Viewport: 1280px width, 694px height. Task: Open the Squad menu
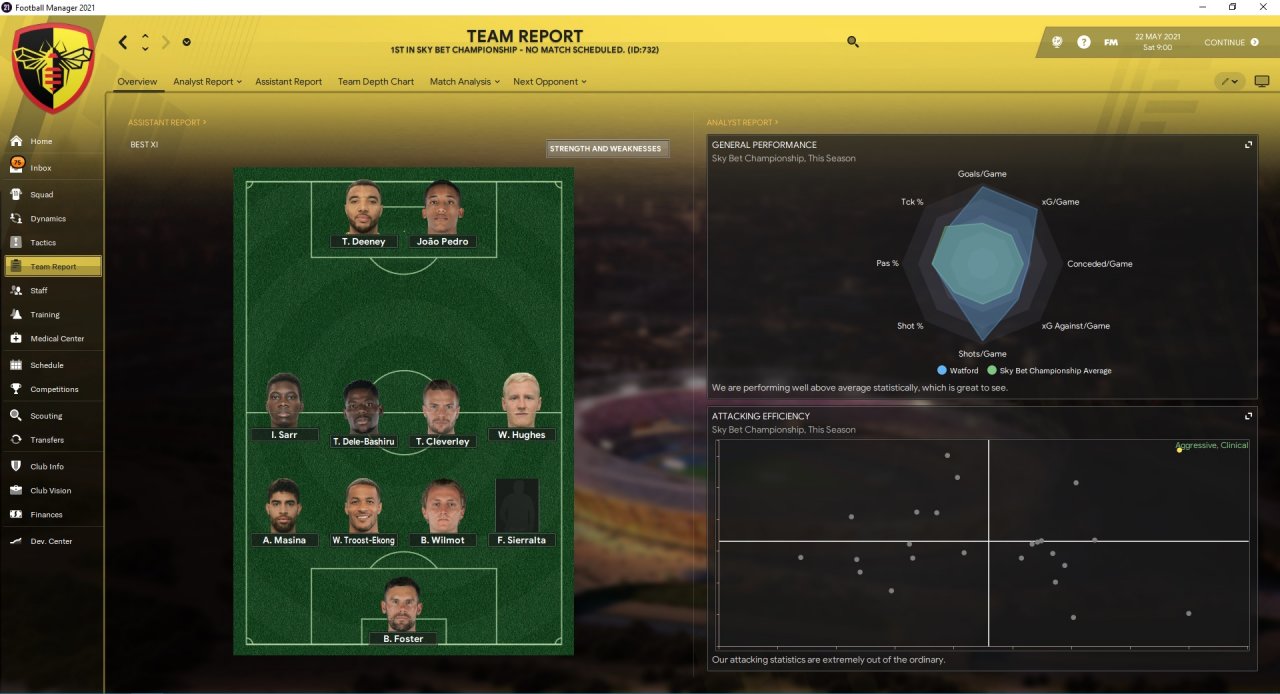41,194
